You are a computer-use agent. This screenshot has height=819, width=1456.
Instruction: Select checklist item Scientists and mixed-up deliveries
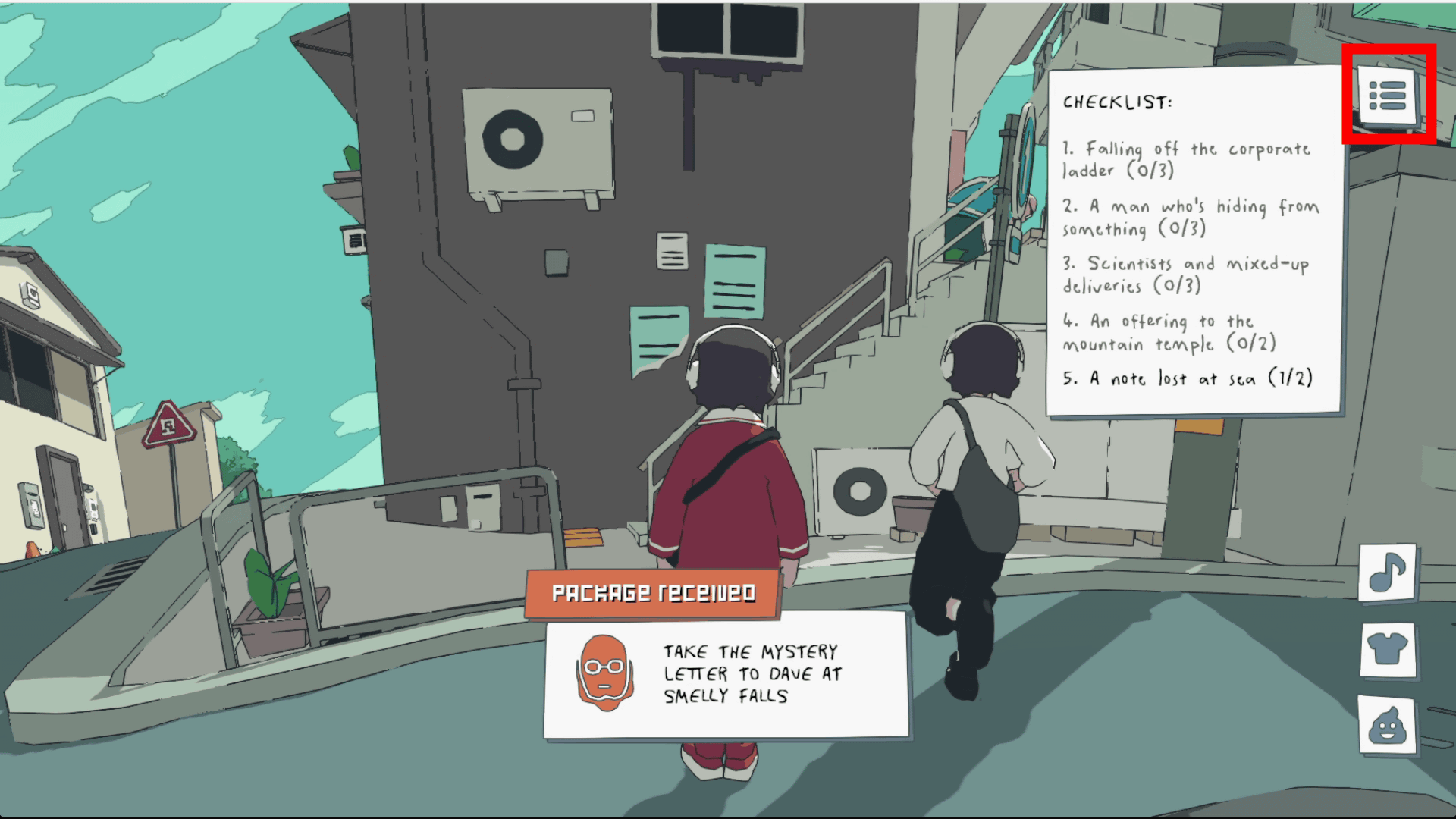[1186, 275]
